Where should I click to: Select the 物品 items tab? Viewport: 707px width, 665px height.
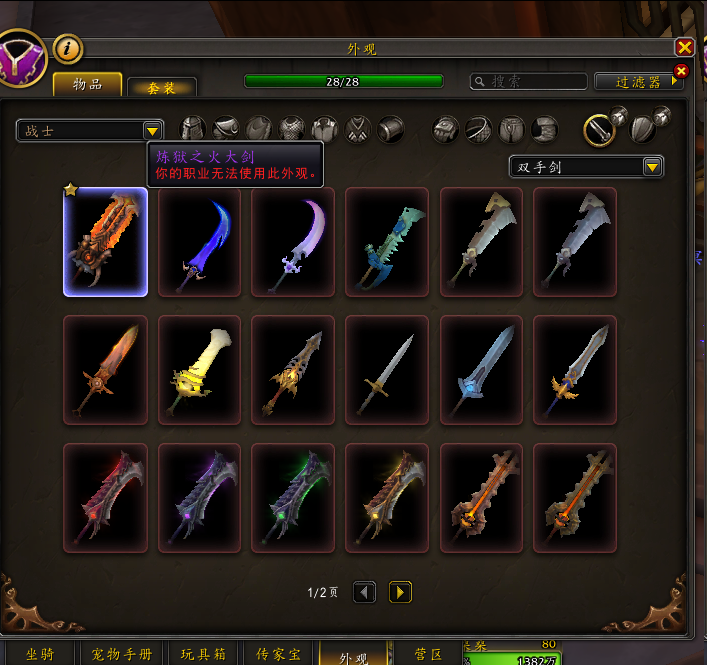[x=88, y=85]
